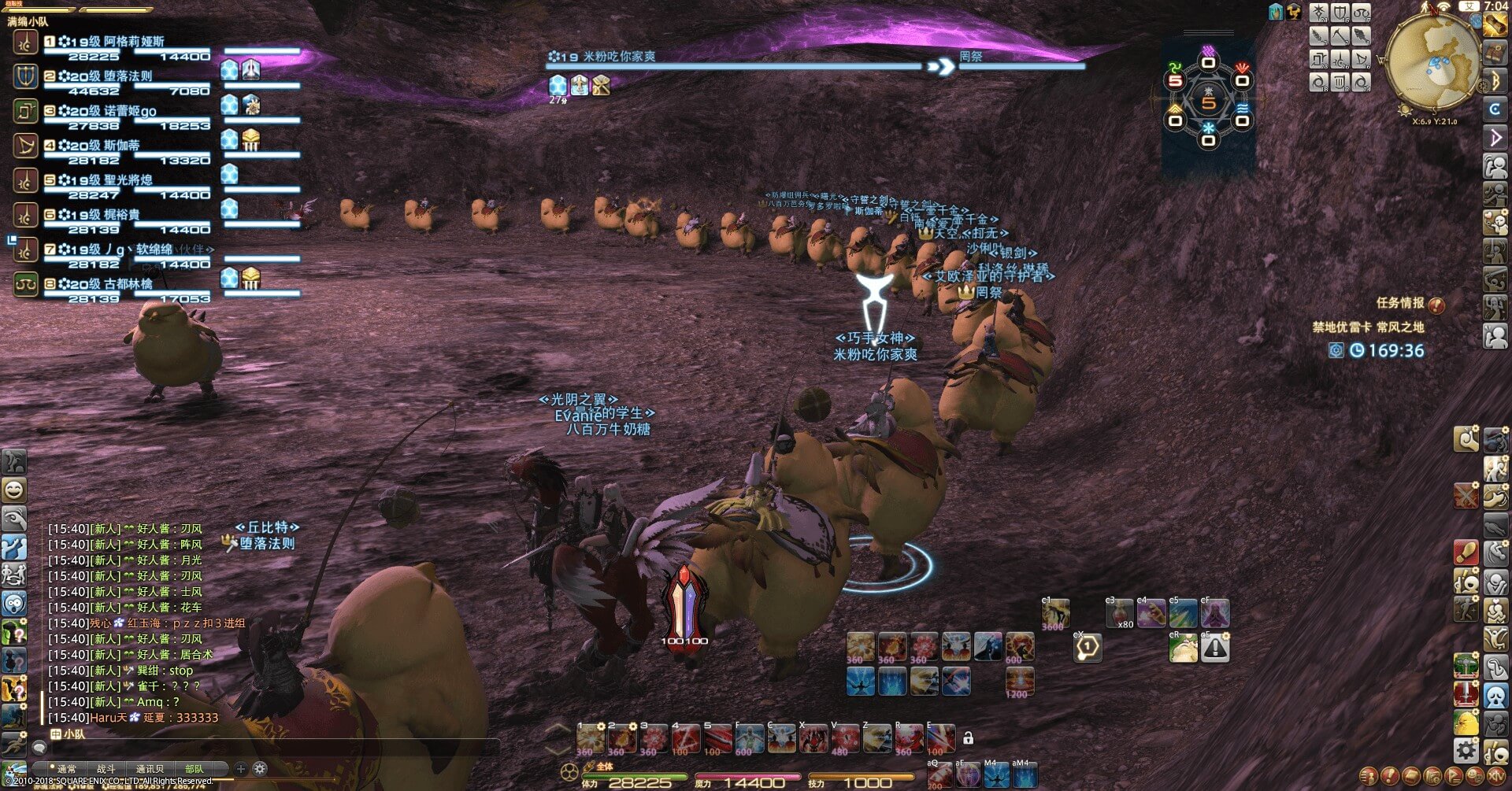Use the potion item with x80 count
Viewport: 1512px width, 791px height.
(x=1119, y=614)
